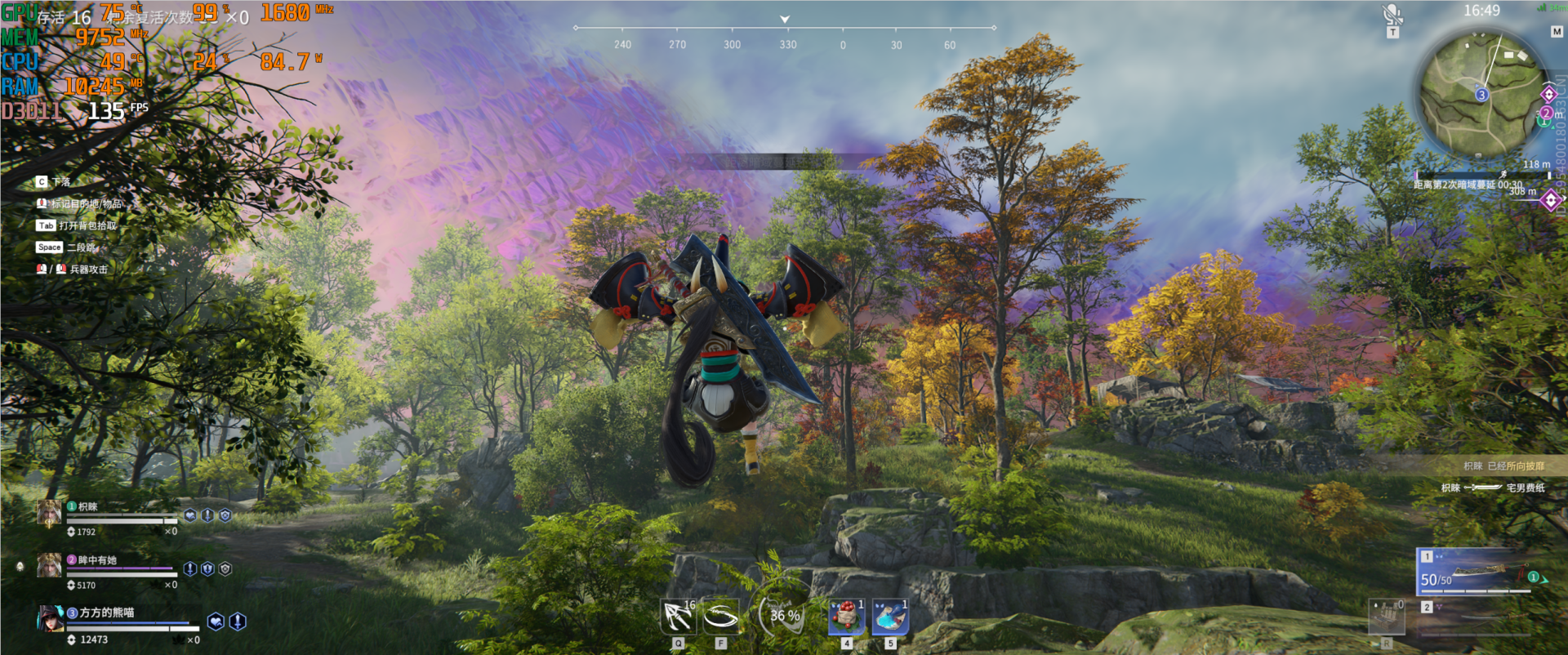
Task: Click own portrait for 方方的熊喵
Action: pos(51,619)
